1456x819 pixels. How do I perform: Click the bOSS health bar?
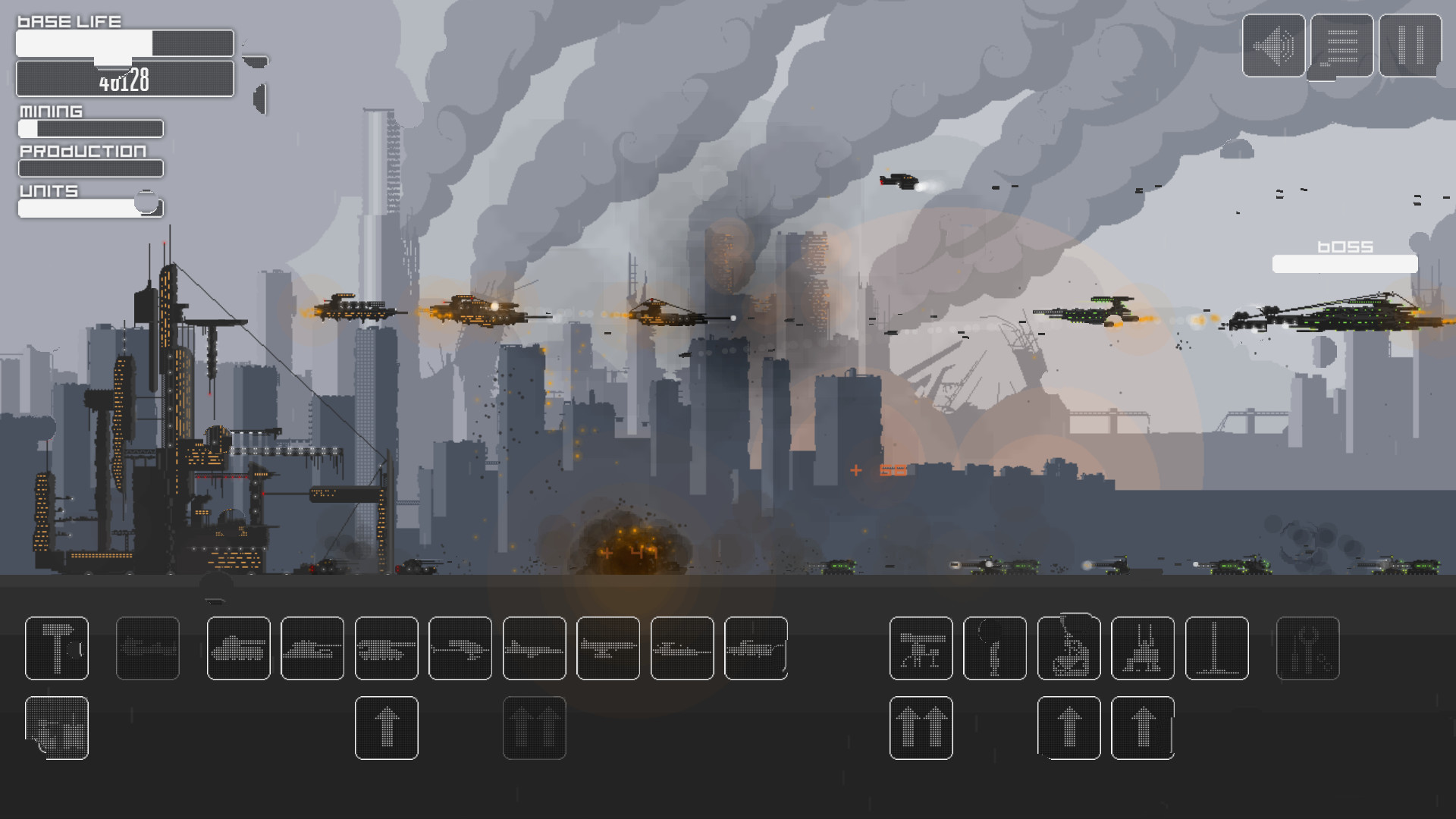coord(1344,263)
